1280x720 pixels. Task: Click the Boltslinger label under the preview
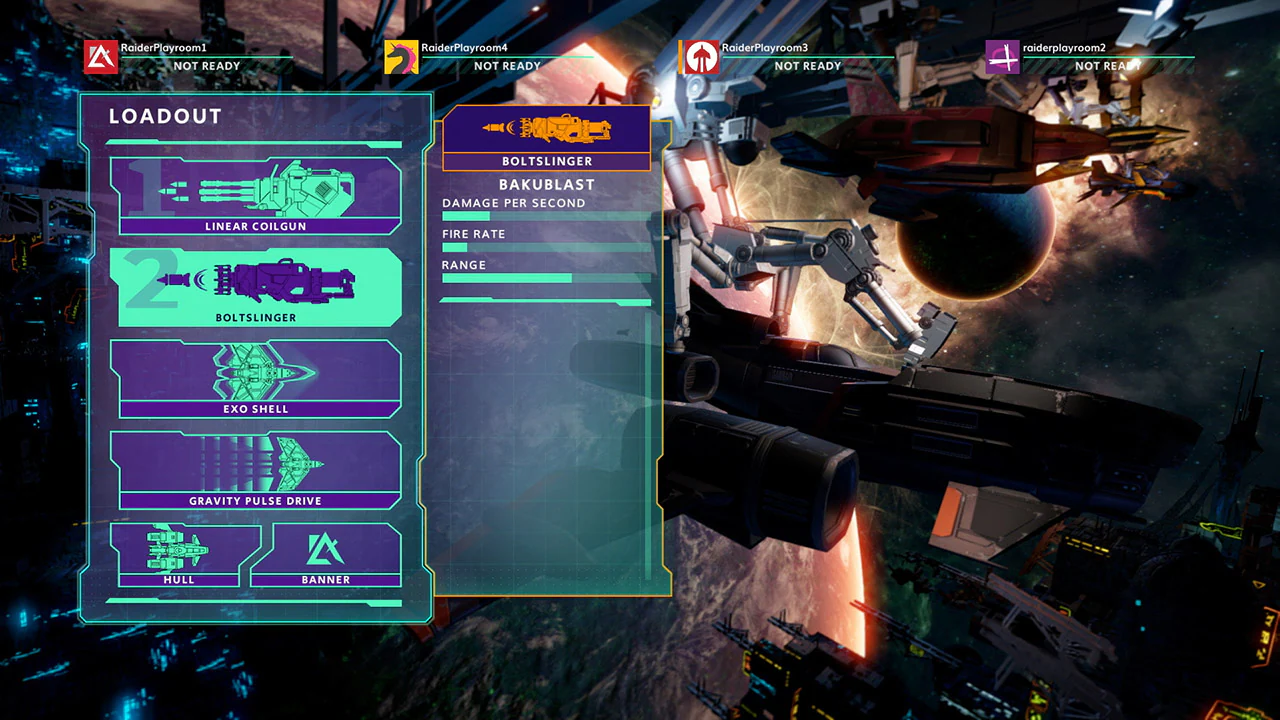pyautogui.click(x=546, y=161)
